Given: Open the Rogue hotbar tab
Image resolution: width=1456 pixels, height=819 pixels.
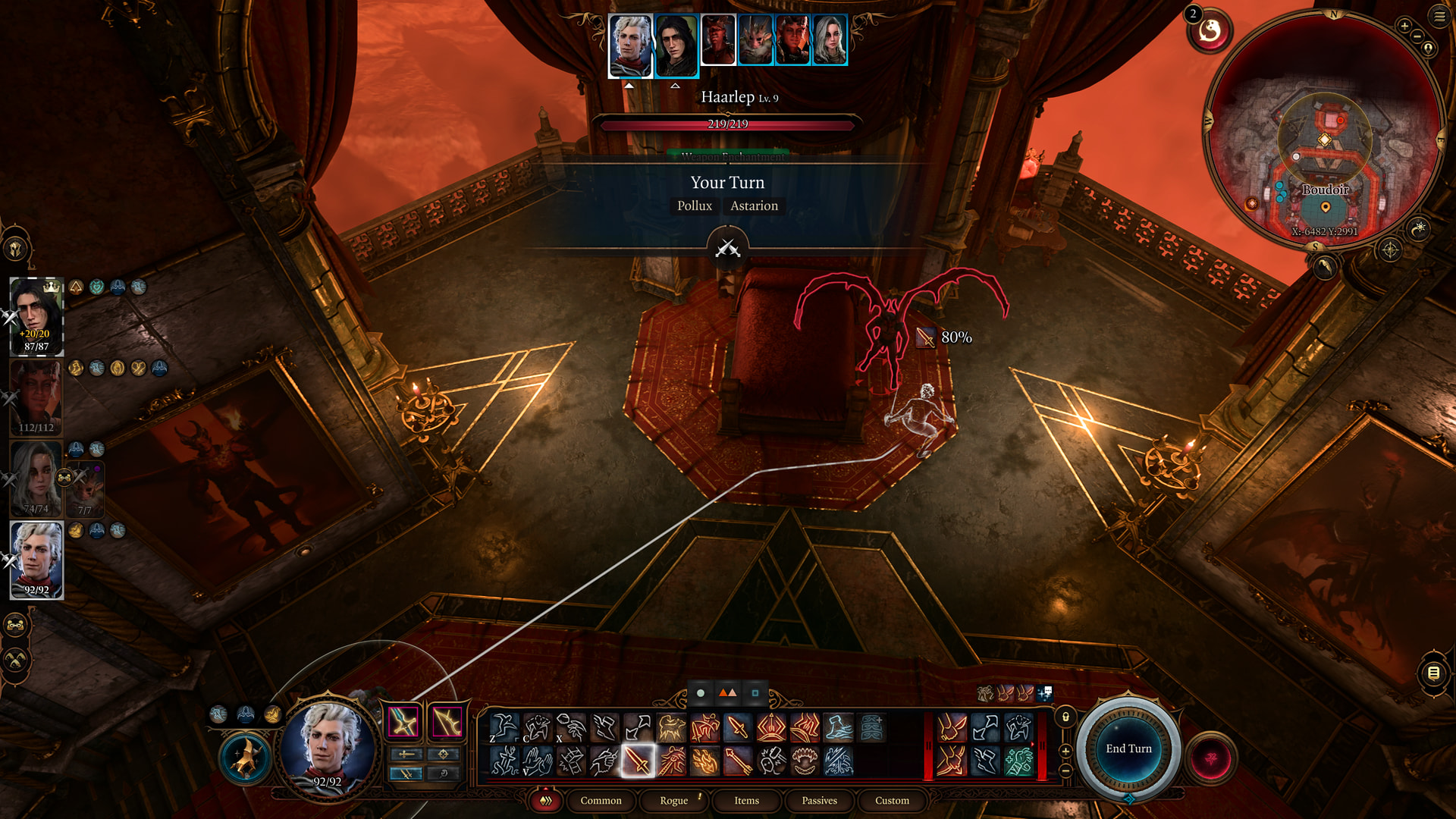Looking at the screenshot, I should pyautogui.click(x=673, y=800).
